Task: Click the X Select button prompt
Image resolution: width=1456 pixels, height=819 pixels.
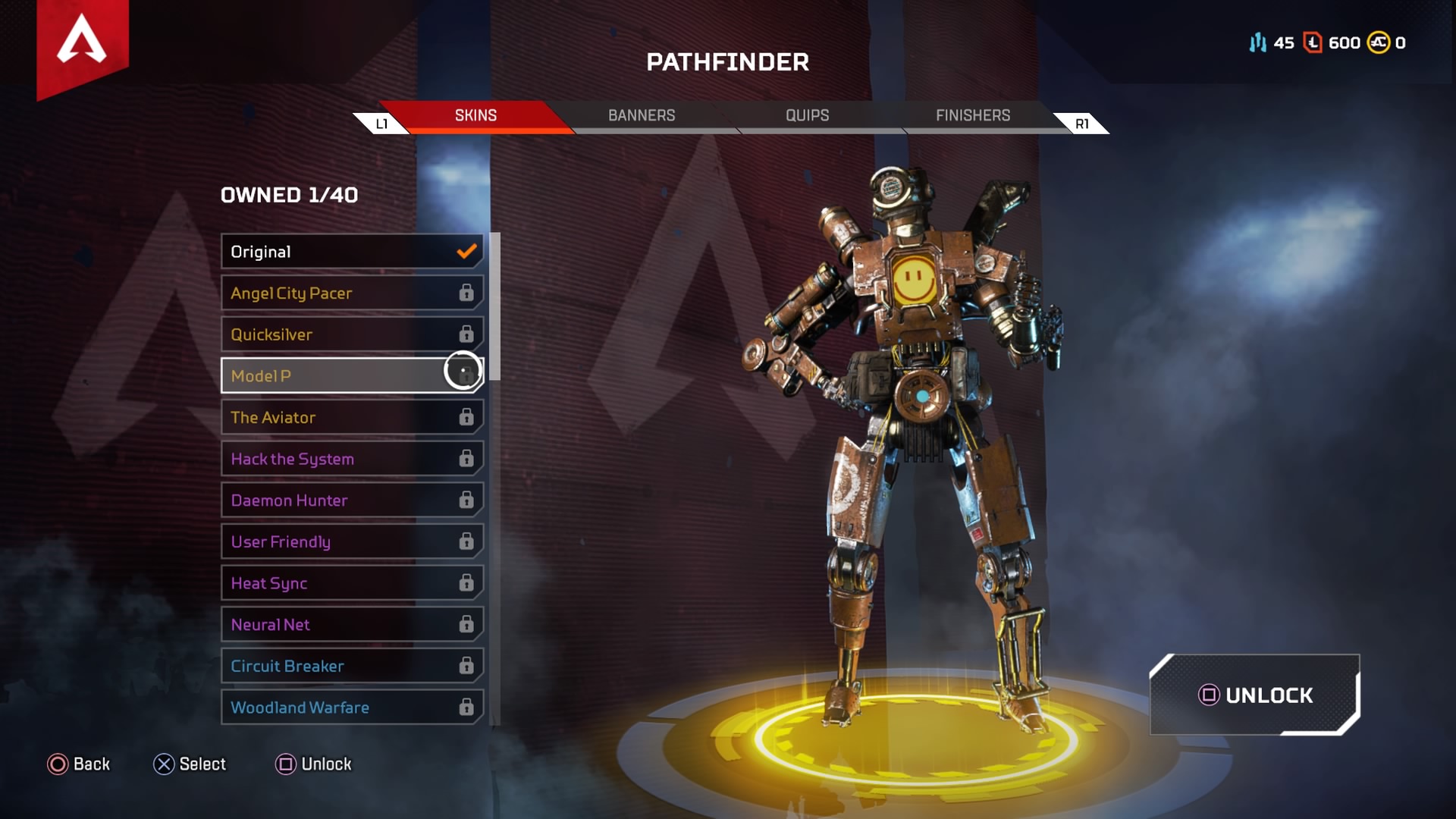Action: pos(163,764)
